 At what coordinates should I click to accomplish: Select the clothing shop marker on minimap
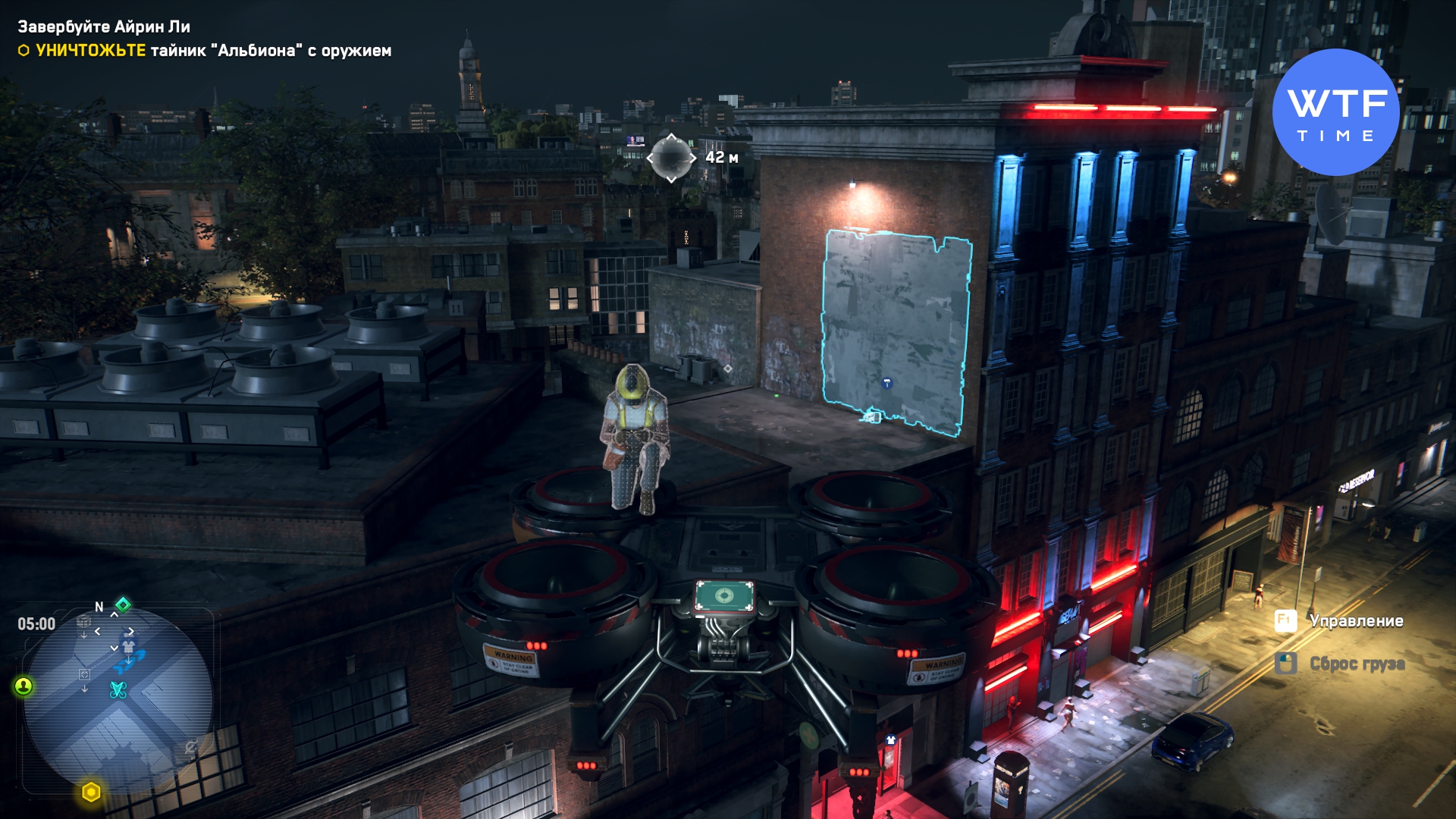click(x=128, y=647)
